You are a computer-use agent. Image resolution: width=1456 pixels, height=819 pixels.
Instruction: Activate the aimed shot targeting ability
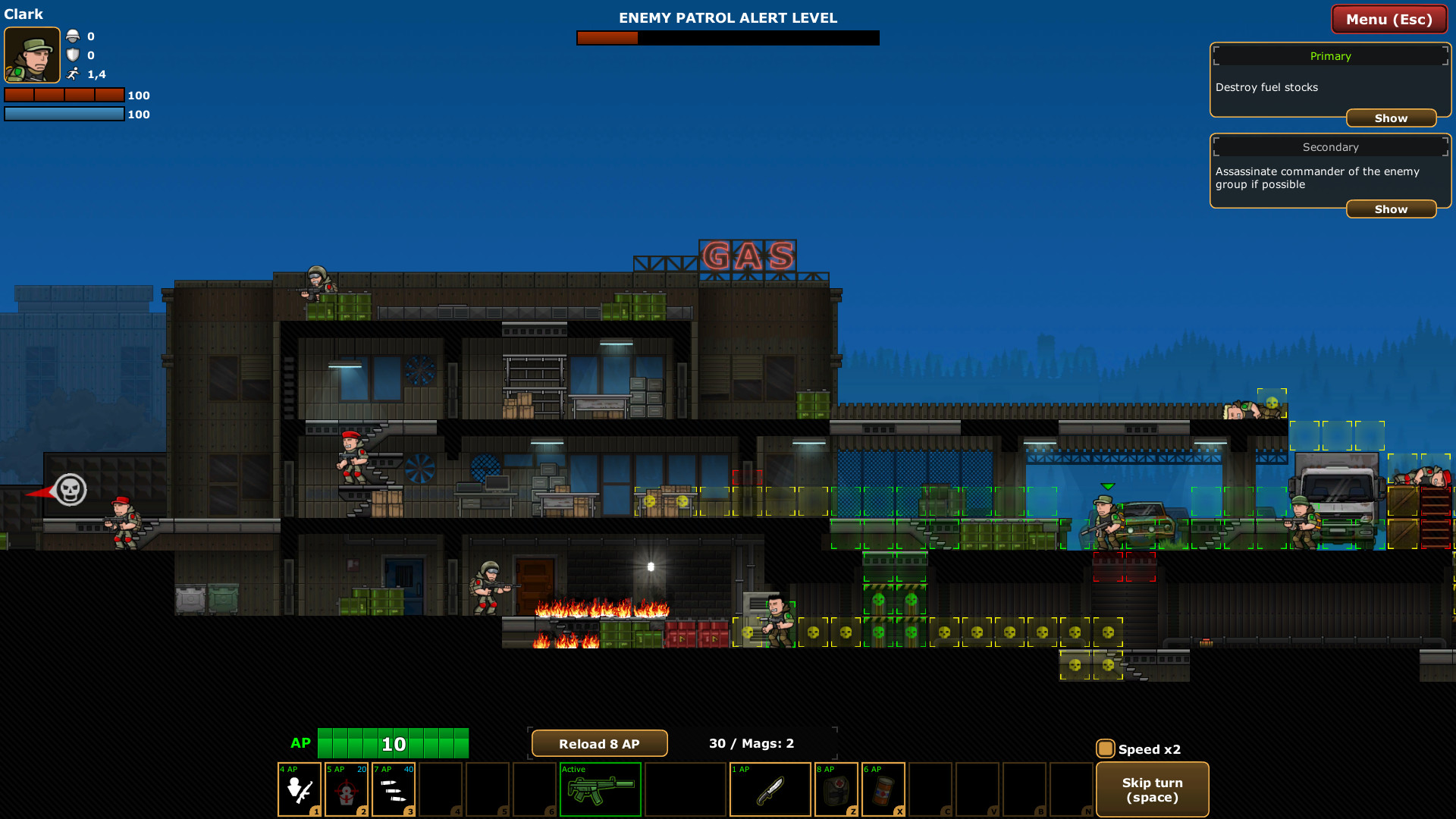pos(347,789)
